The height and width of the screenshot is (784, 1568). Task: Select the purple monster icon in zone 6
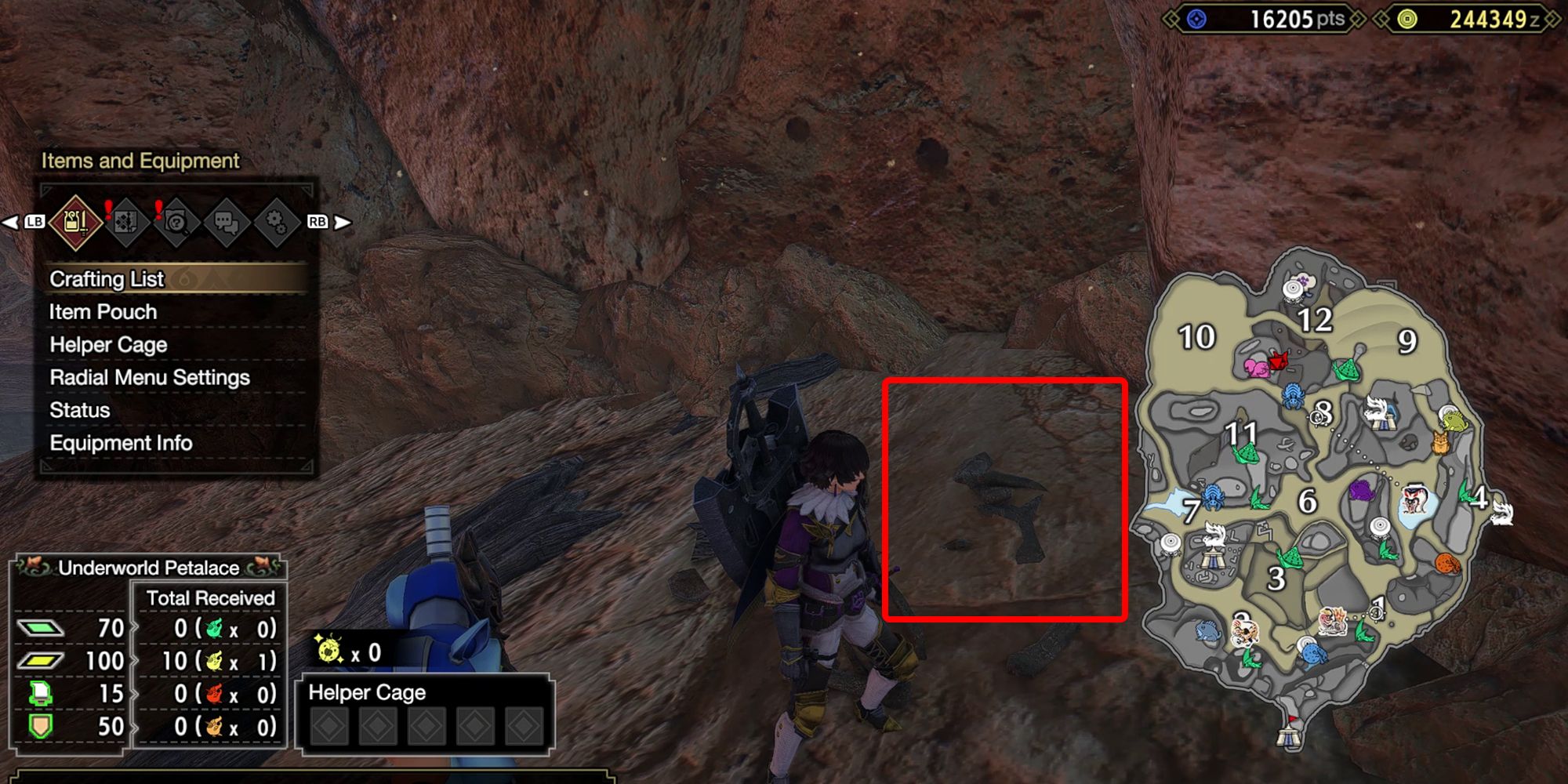pyautogui.click(x=1361, y=492)
